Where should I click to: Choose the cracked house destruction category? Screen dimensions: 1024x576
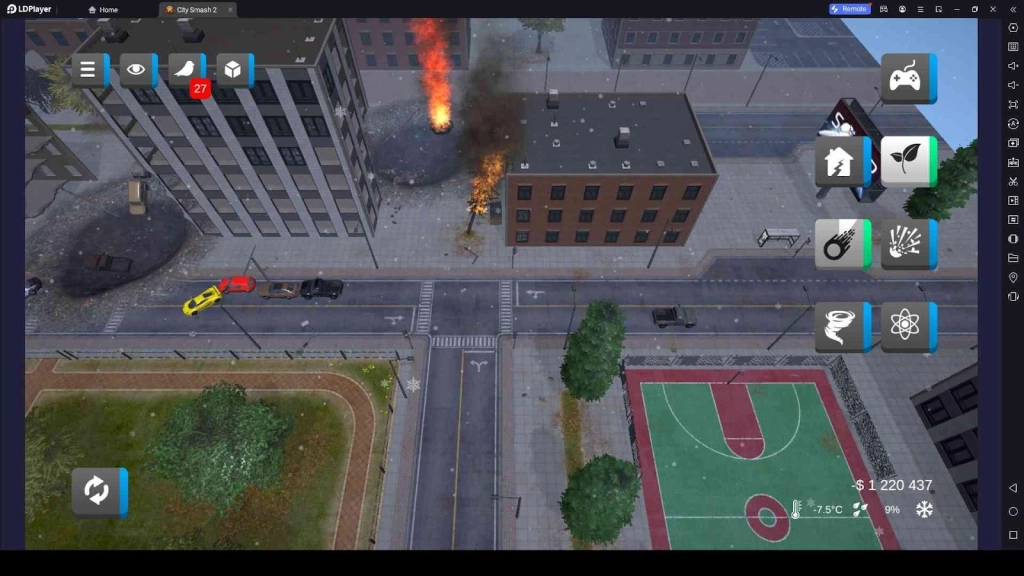click(840, 161)
